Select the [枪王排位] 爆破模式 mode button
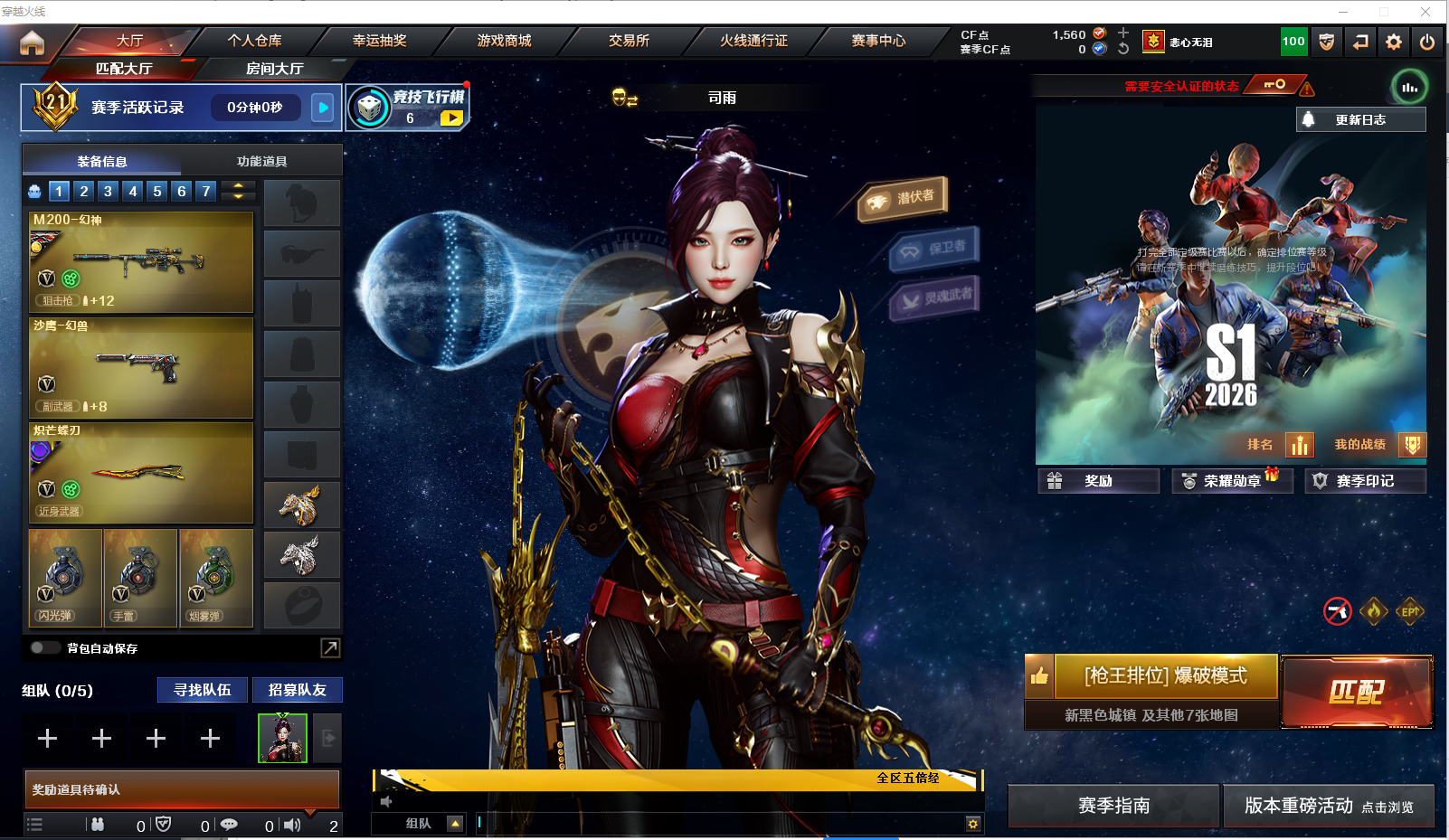This screenshot has height=840, width=1449. 1165,676
